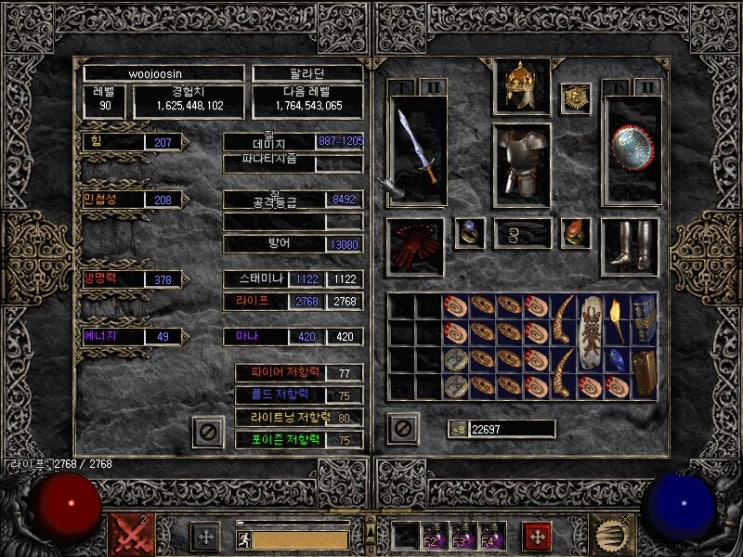Select the equipped red gloves

tap(415, 246)
